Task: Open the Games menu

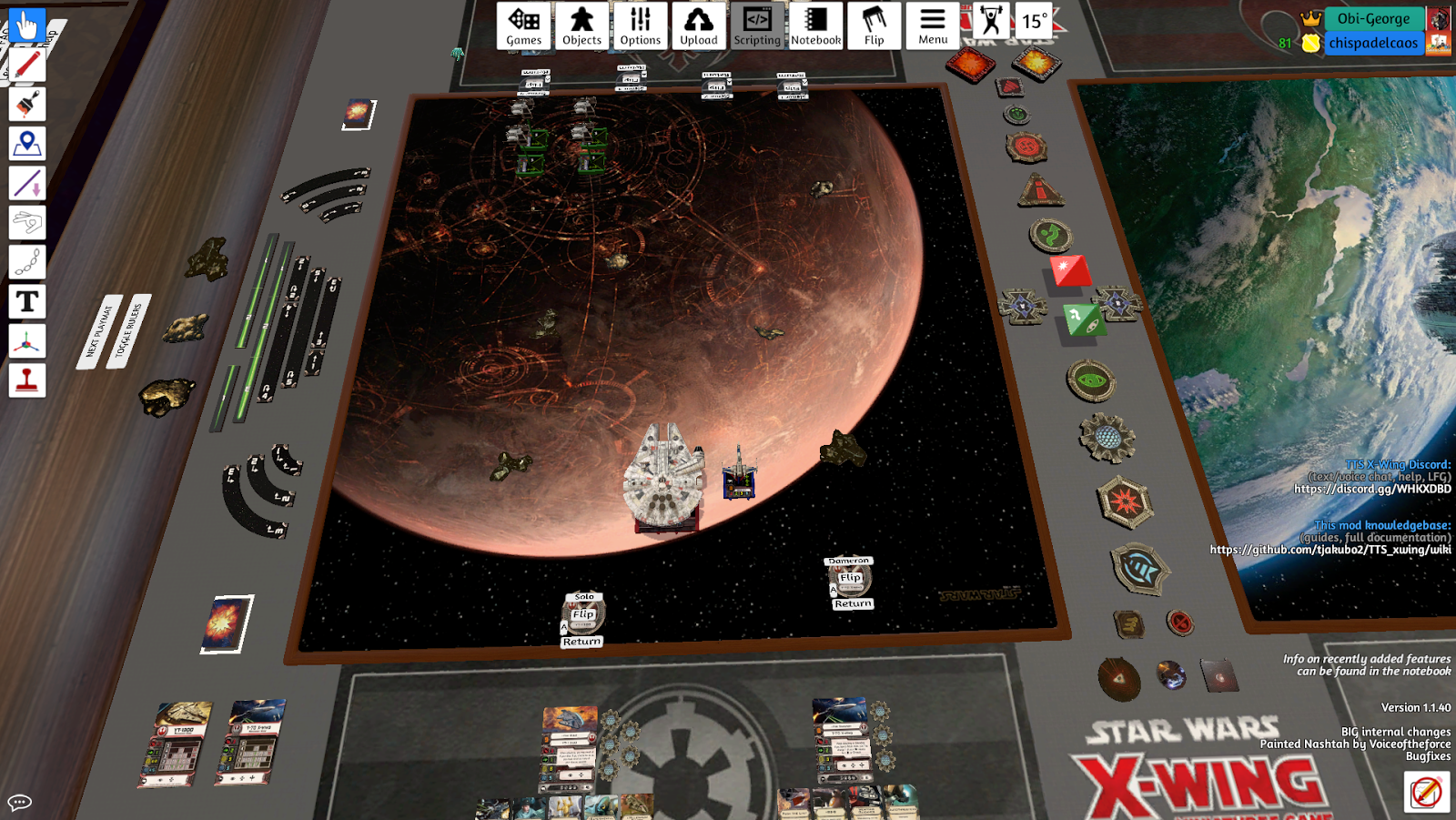Action: (x=523, y=25)
